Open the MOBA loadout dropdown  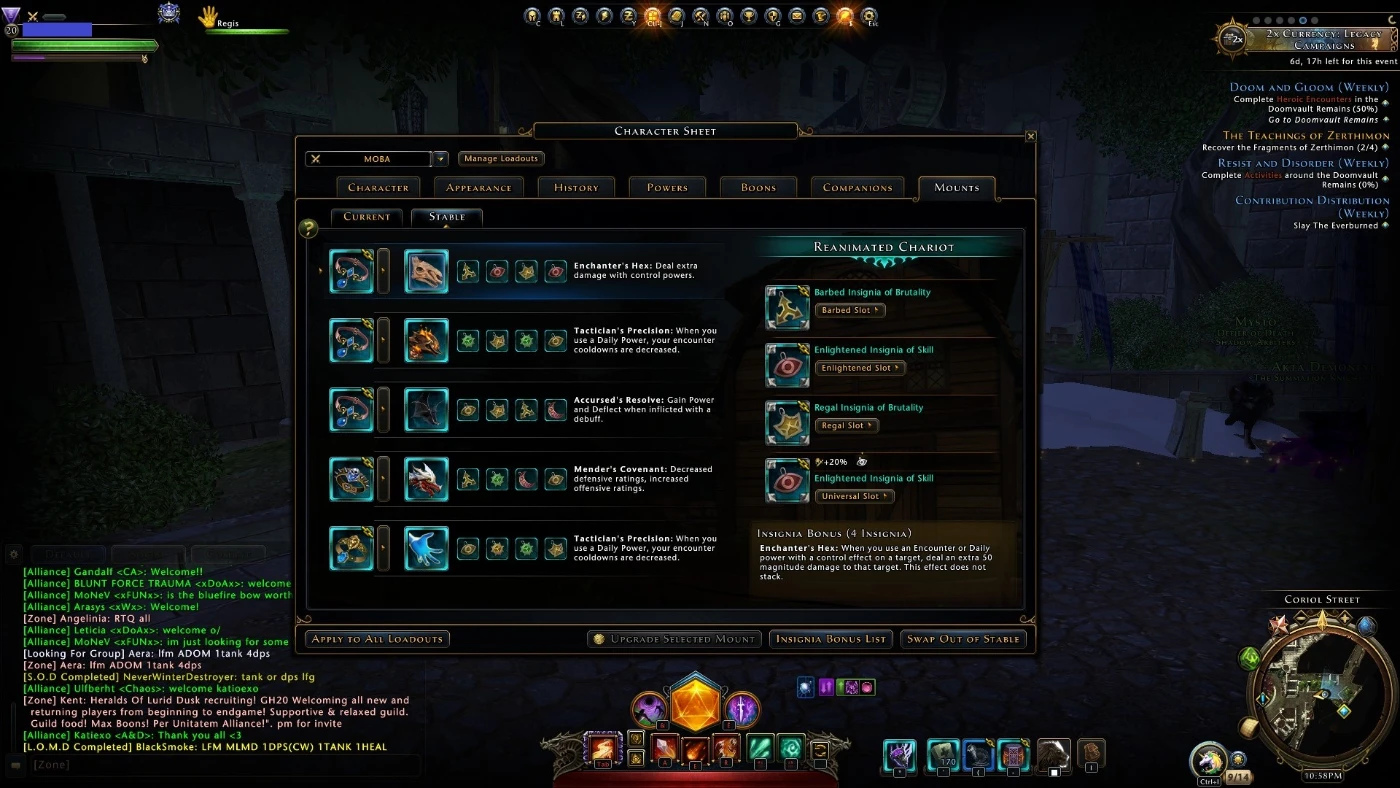click(439, 159)
